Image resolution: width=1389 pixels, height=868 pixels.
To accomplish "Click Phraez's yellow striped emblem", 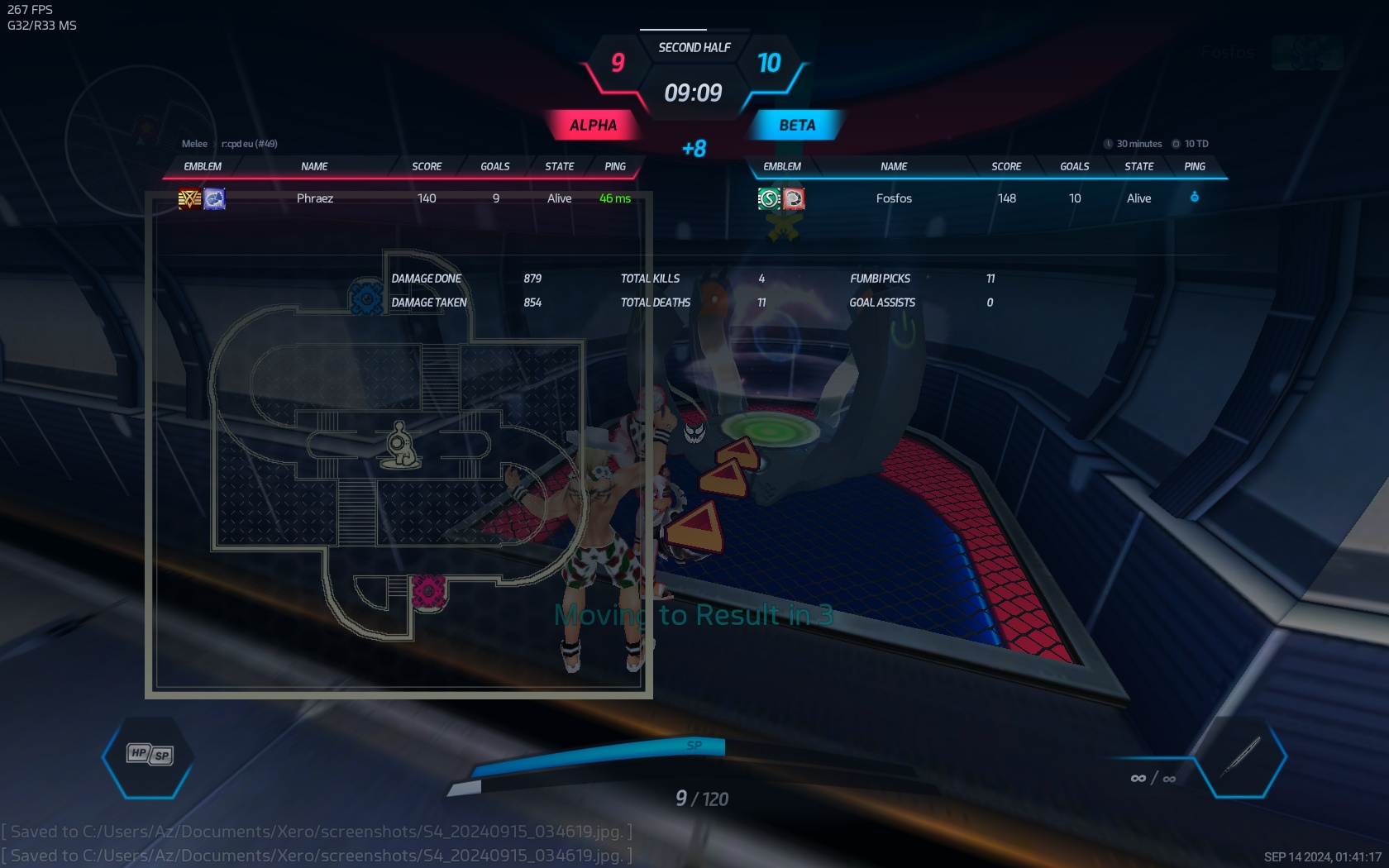I will coord(189,198).
